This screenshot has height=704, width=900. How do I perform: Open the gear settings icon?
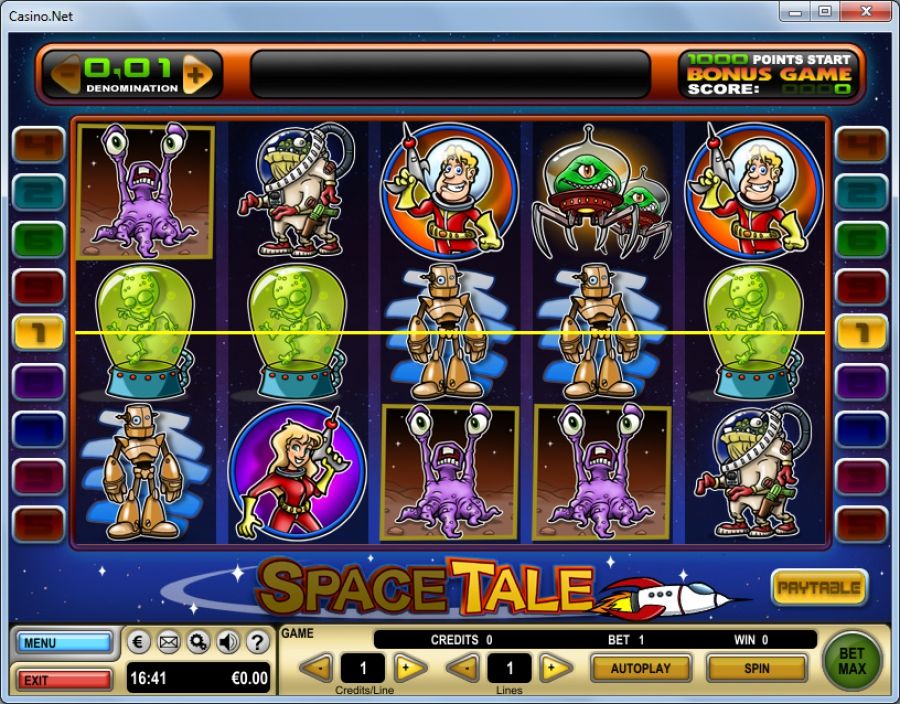pyautogui.click(x=198, y=642)
